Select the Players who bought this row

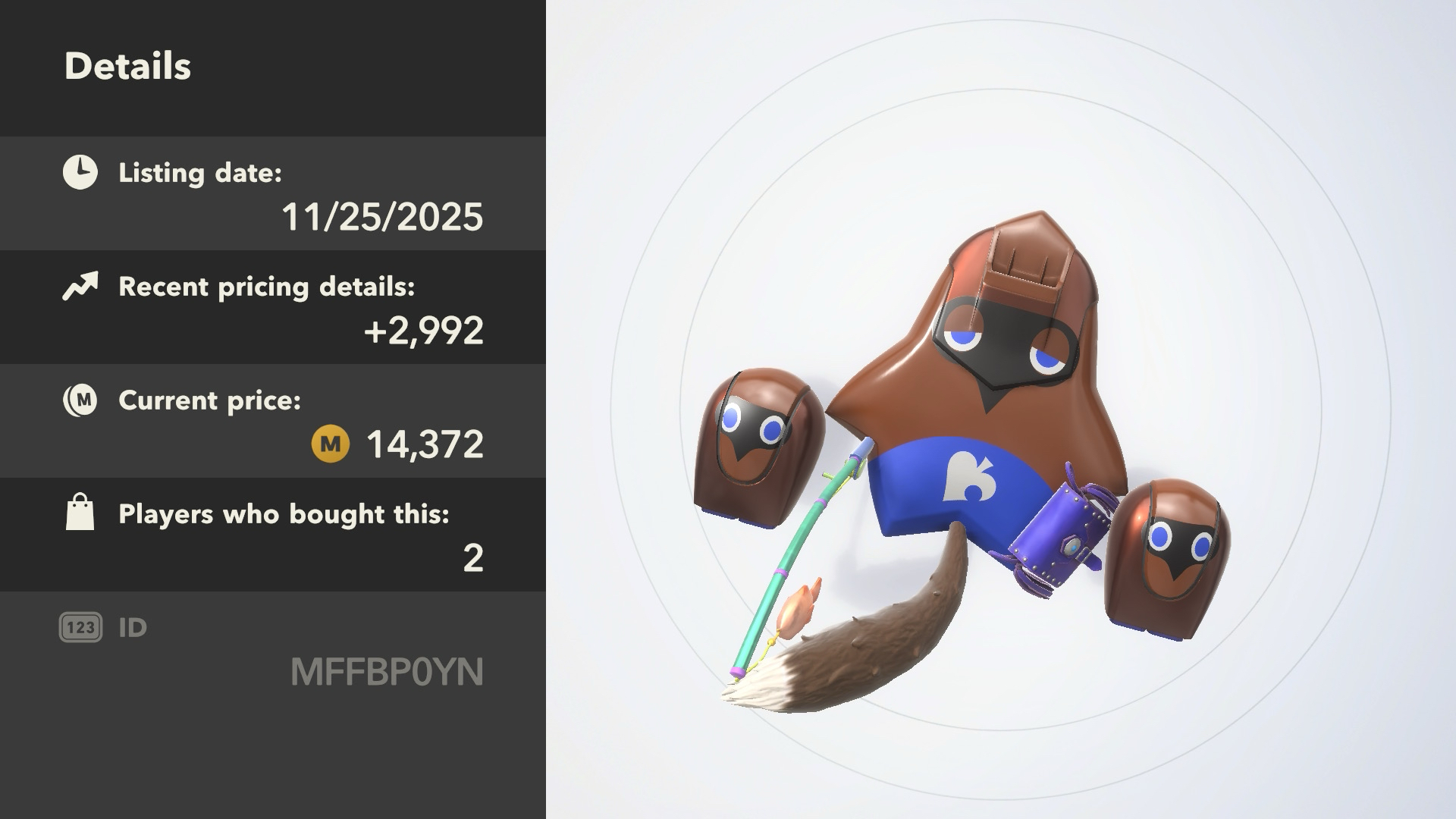(273, 535)
